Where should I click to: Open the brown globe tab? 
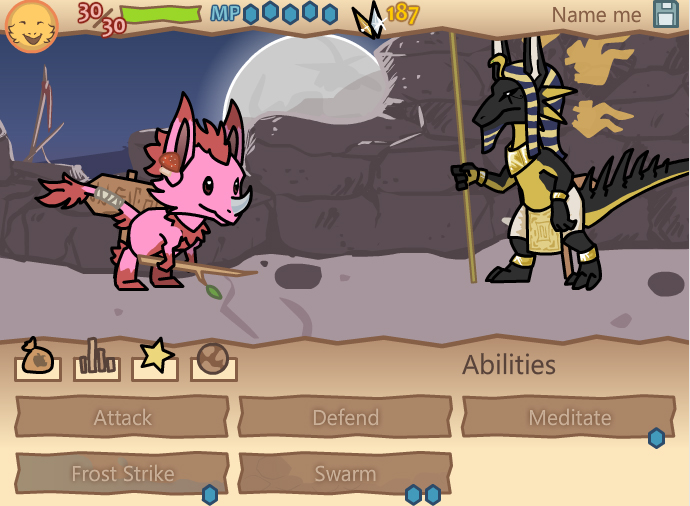click(x=213, y=359)
